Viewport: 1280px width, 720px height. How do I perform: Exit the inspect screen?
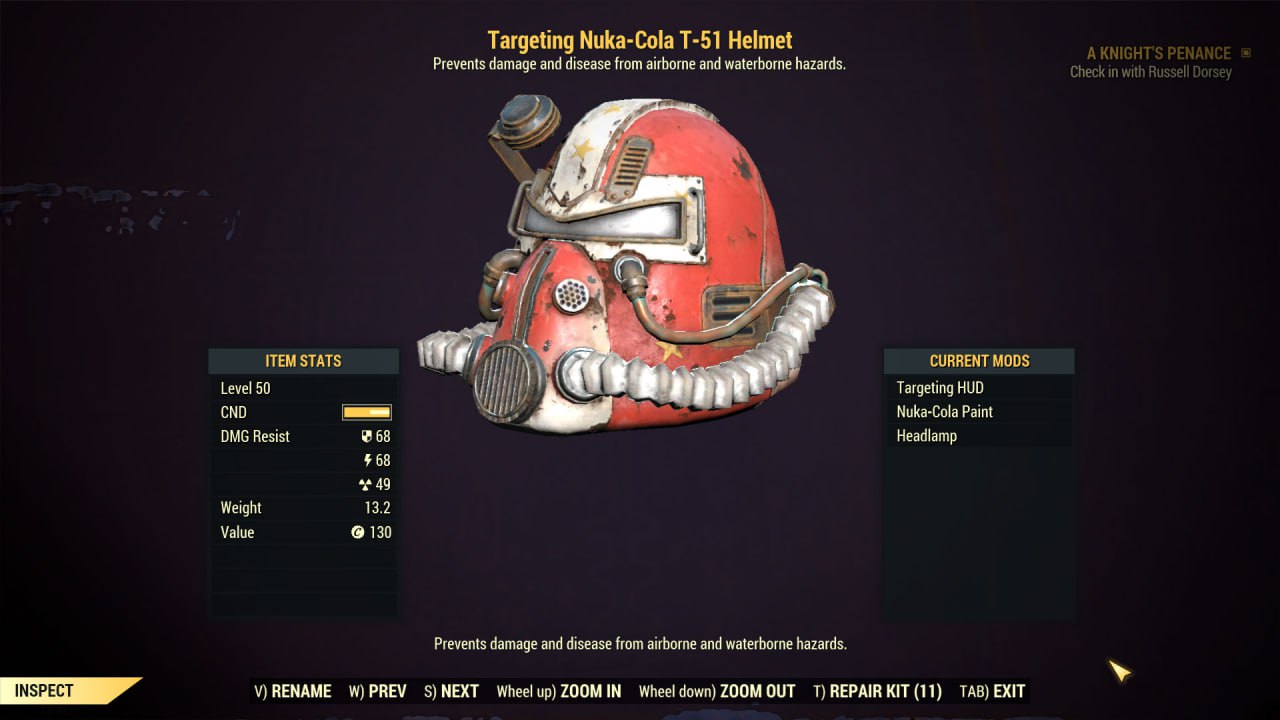pyautogui.click(x=992, y=691)
